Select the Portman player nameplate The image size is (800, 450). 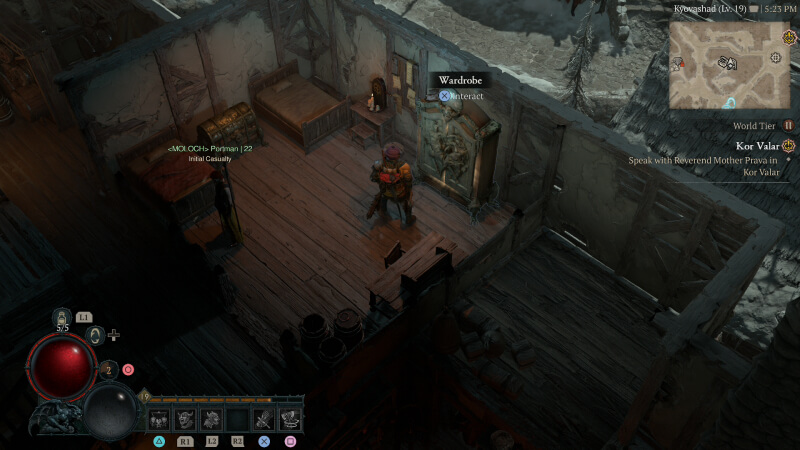coord(209,148)
